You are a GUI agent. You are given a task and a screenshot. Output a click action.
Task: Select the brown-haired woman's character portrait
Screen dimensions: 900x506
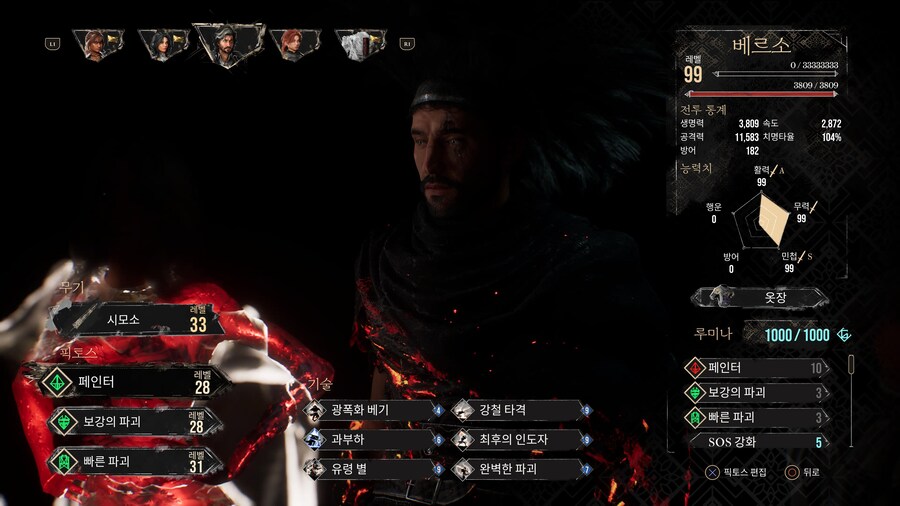pos(96,44)
